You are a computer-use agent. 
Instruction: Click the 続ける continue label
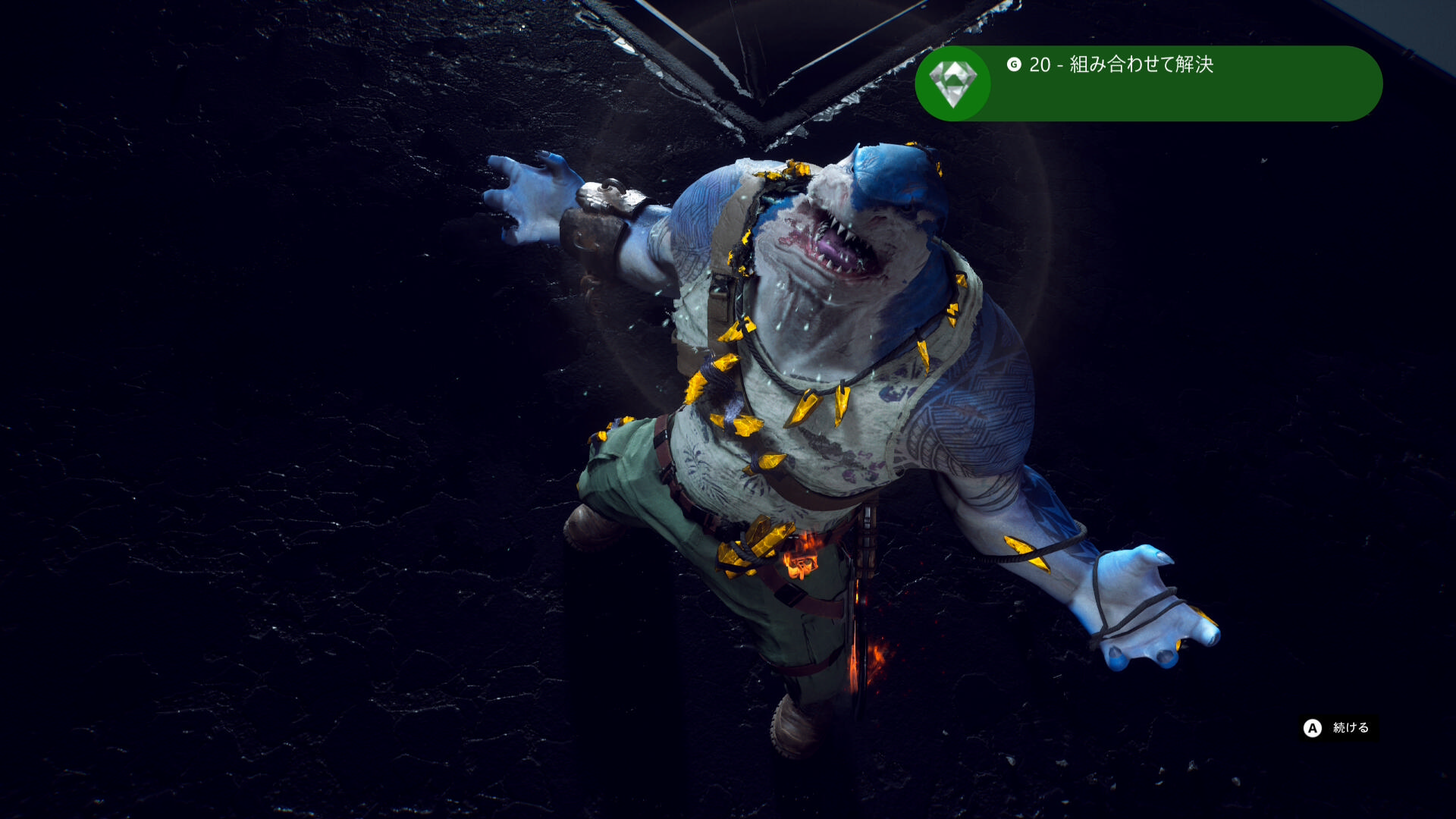1351,728
